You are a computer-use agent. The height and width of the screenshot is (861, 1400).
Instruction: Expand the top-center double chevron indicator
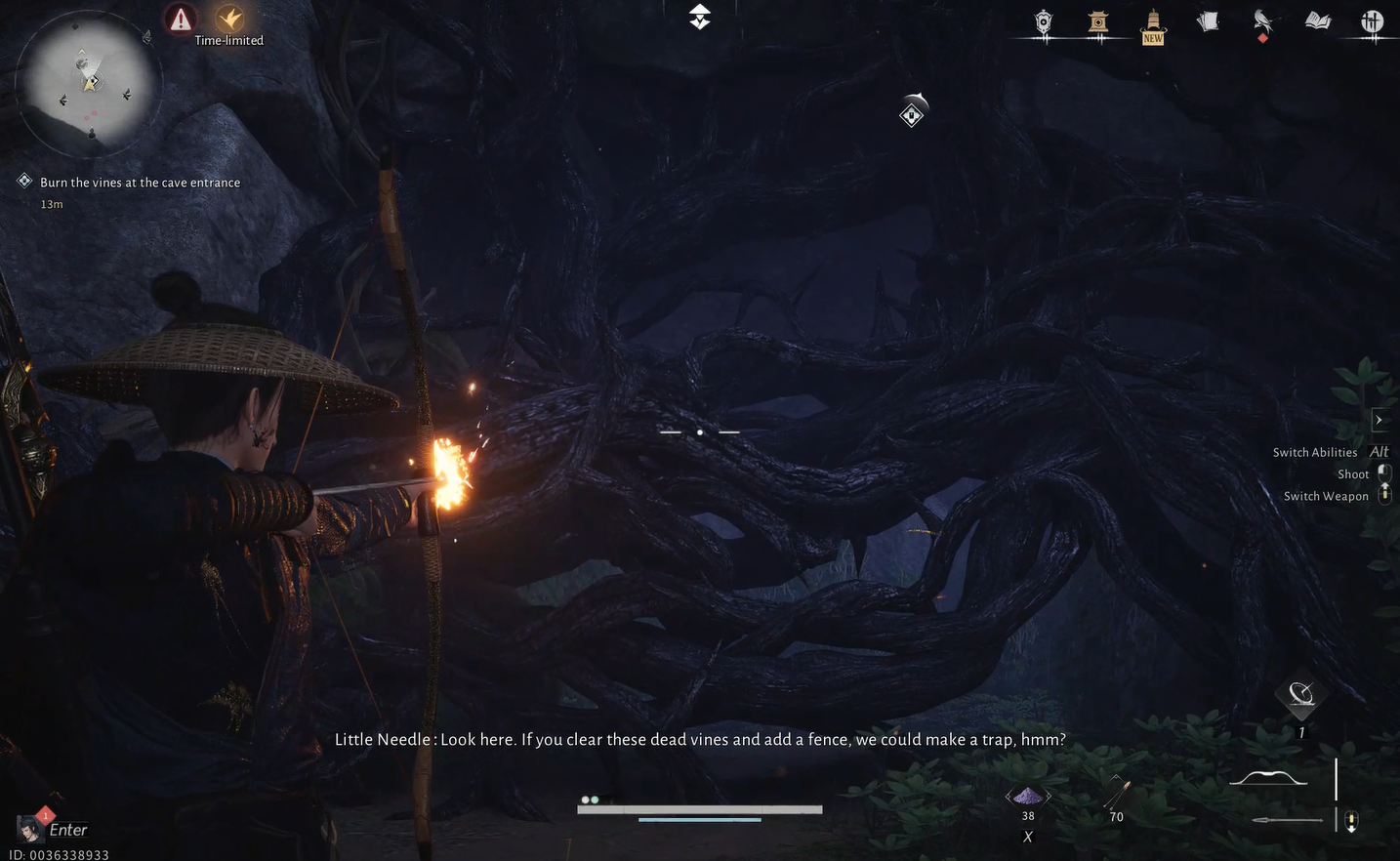[699, 16]
